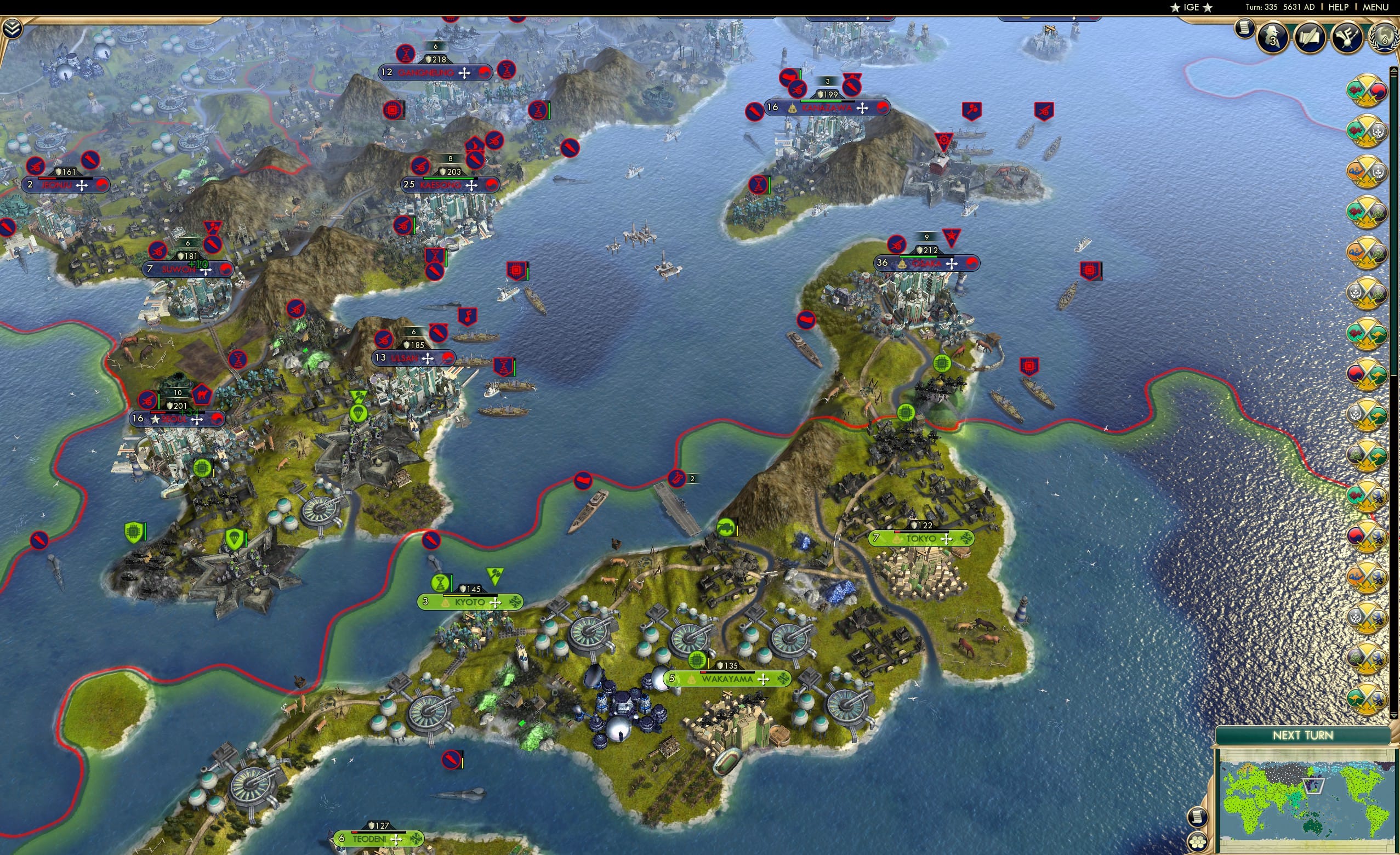This screenshot has width=1400, height=855.
Task: Open the MENU from the top bar
Action: point(1375,7)
